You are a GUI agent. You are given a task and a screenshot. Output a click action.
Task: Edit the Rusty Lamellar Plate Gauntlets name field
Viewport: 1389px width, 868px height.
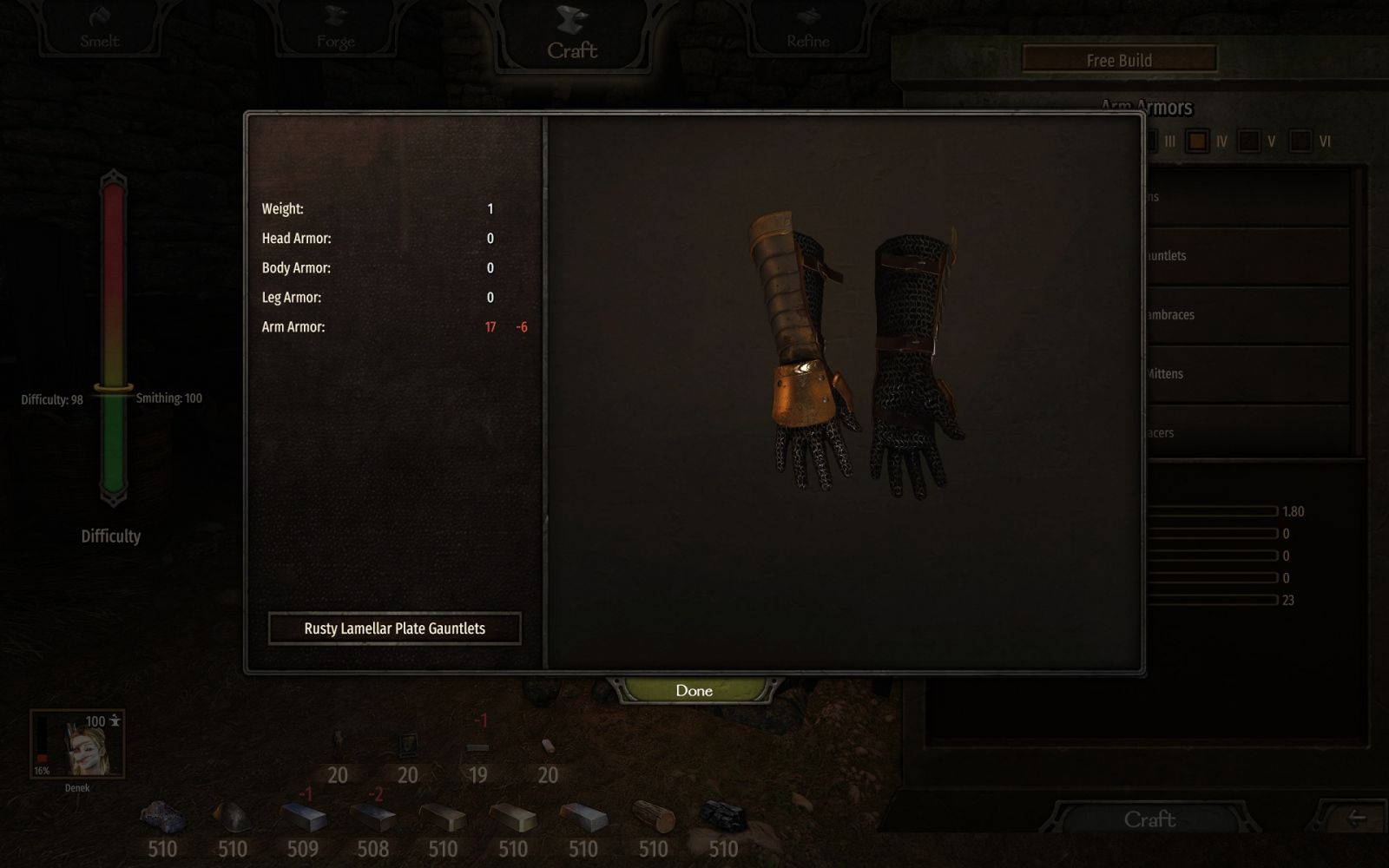[395, 628]
